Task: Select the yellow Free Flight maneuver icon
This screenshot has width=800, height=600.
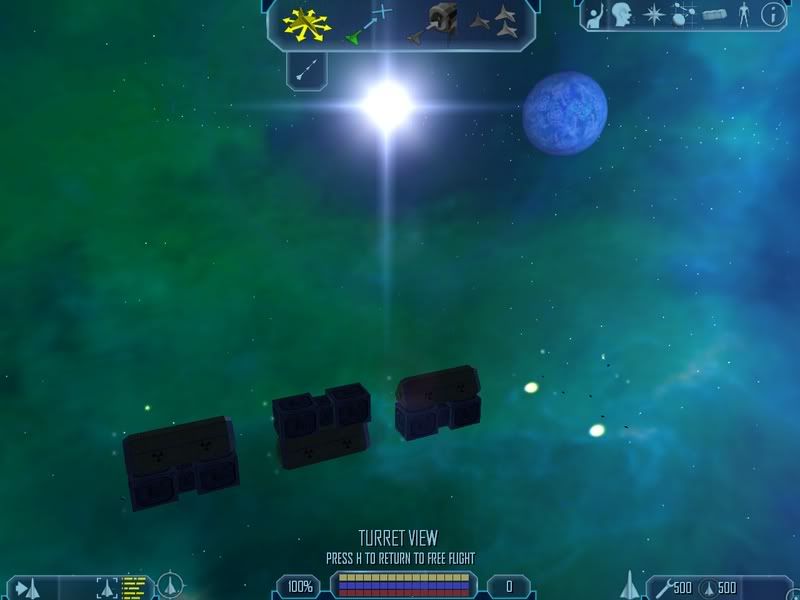Action: pyautogui.click(x=306, y=24)
